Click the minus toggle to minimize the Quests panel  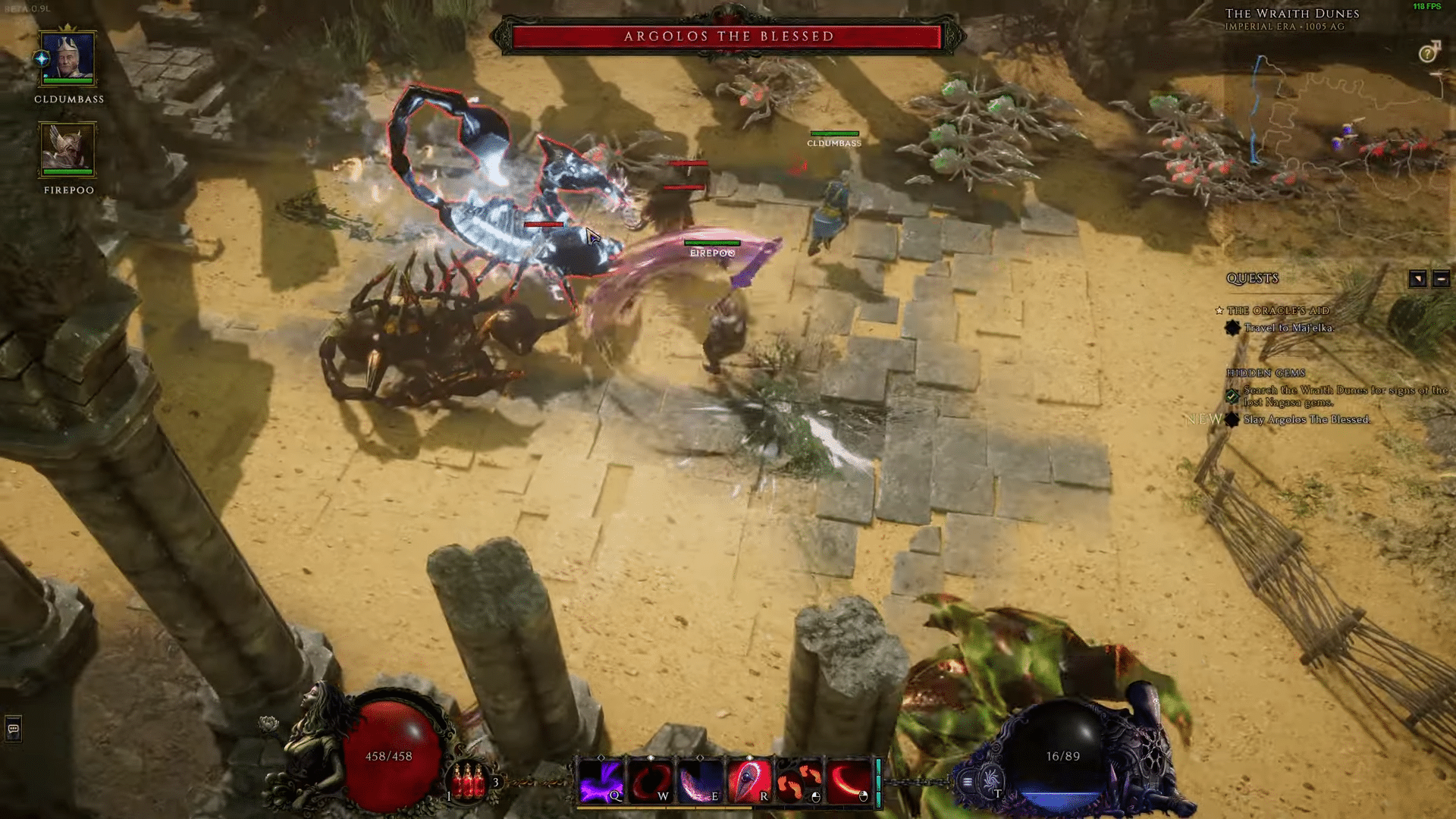click(1440, 278)
